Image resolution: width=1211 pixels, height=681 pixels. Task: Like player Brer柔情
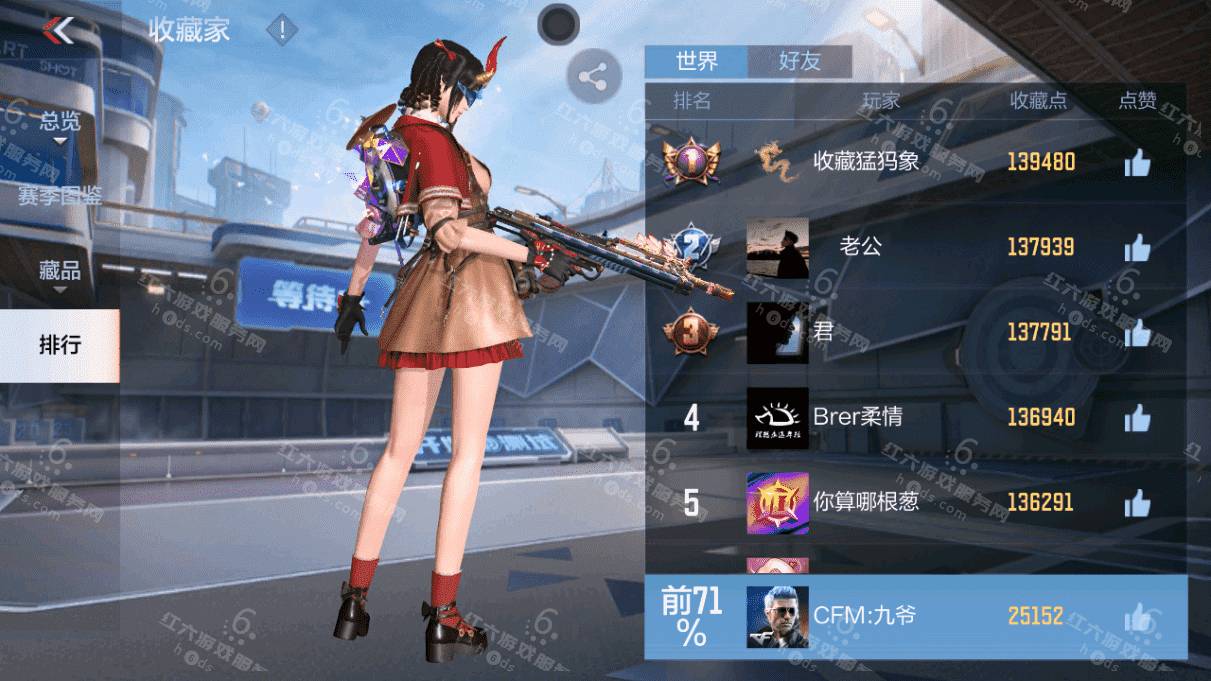[1137, 417]
